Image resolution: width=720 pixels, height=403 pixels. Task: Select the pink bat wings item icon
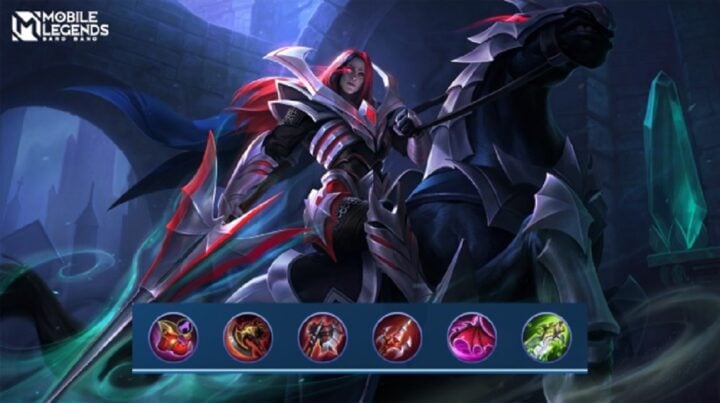[471, 337]
